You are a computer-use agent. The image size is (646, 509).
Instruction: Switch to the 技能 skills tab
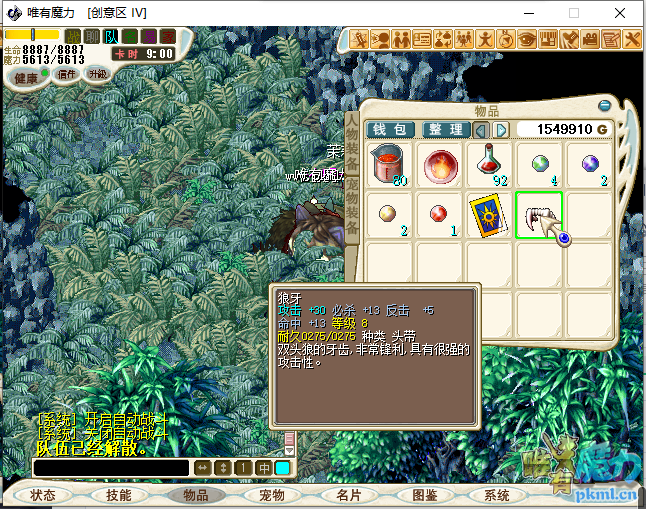pos(119,495)
